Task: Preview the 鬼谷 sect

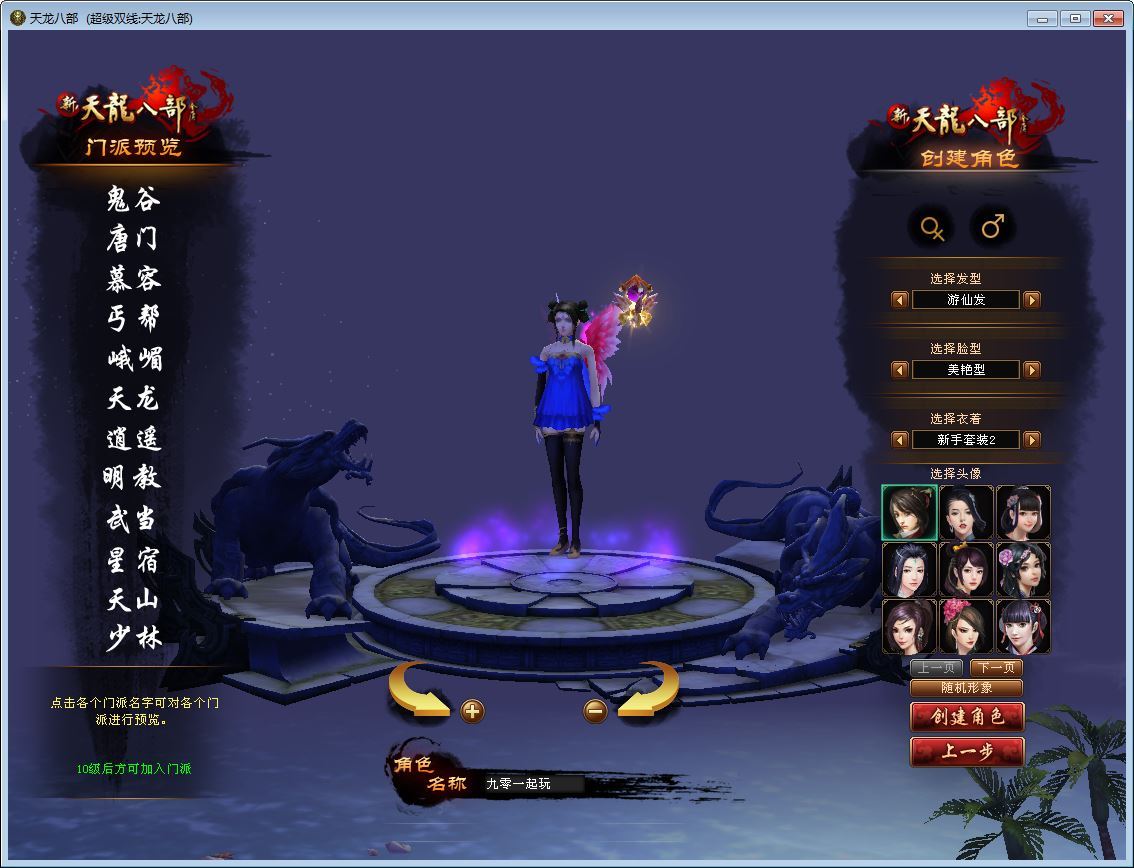Action: (x=133, y=199)
